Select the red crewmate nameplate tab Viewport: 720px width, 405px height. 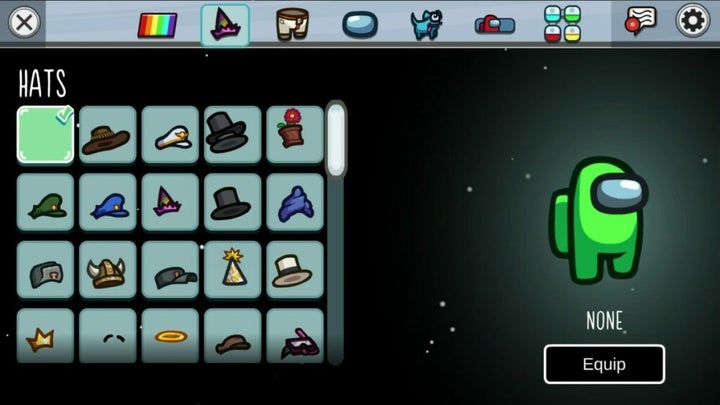(494, 24)
